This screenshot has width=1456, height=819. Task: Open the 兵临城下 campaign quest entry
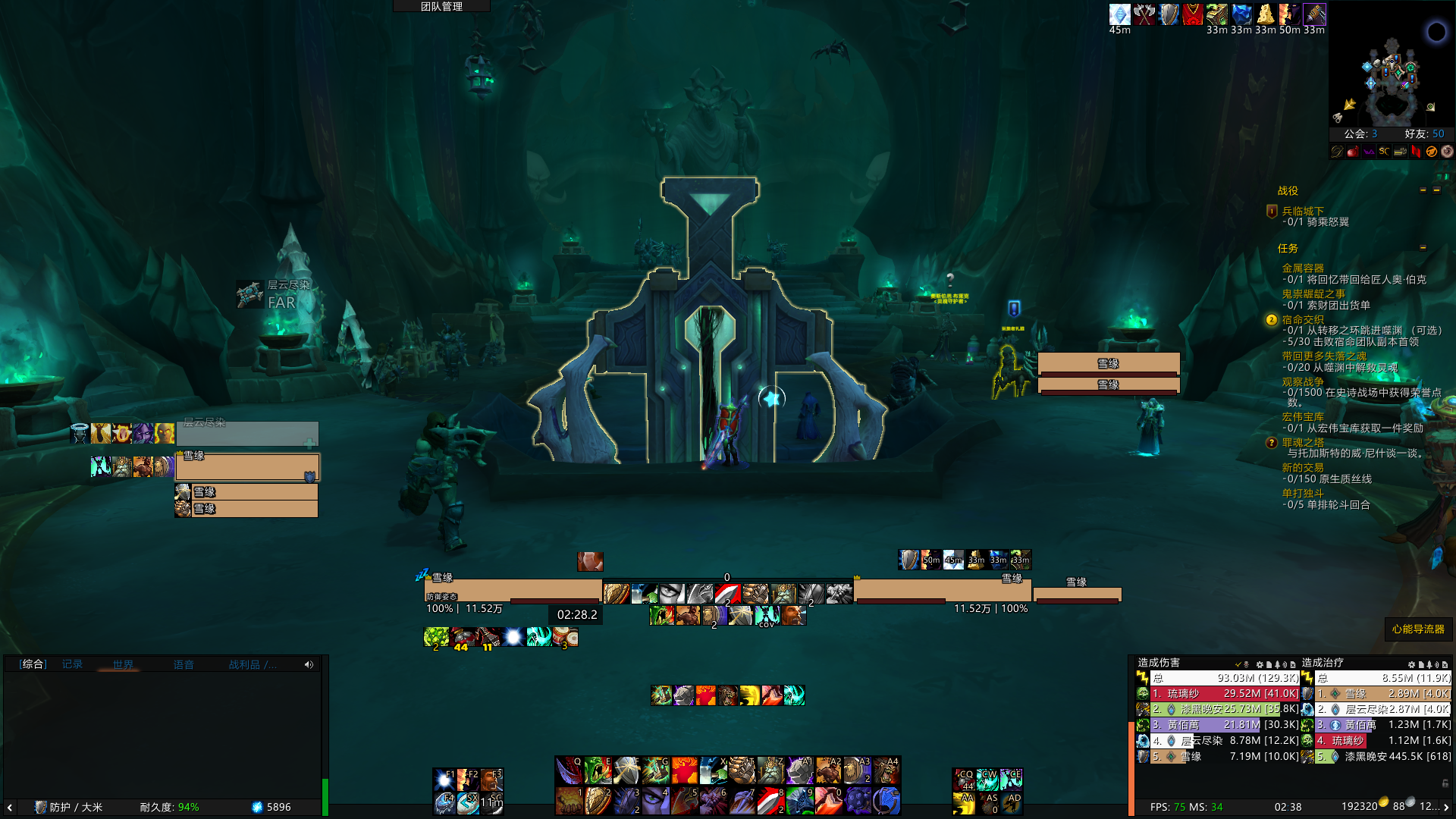(1303, 211)
